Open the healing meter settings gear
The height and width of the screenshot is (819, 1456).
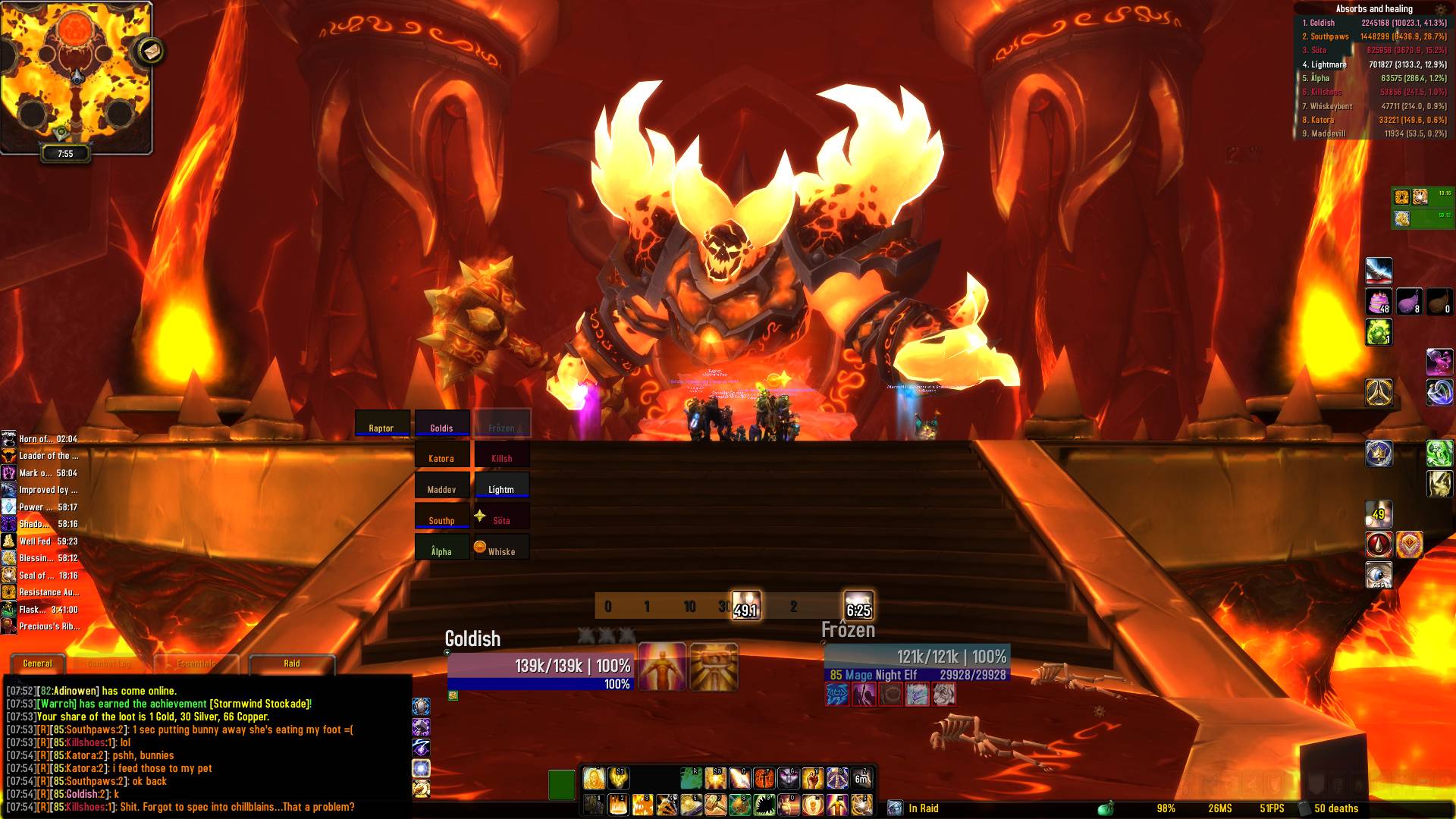[x=1440, y=9]
